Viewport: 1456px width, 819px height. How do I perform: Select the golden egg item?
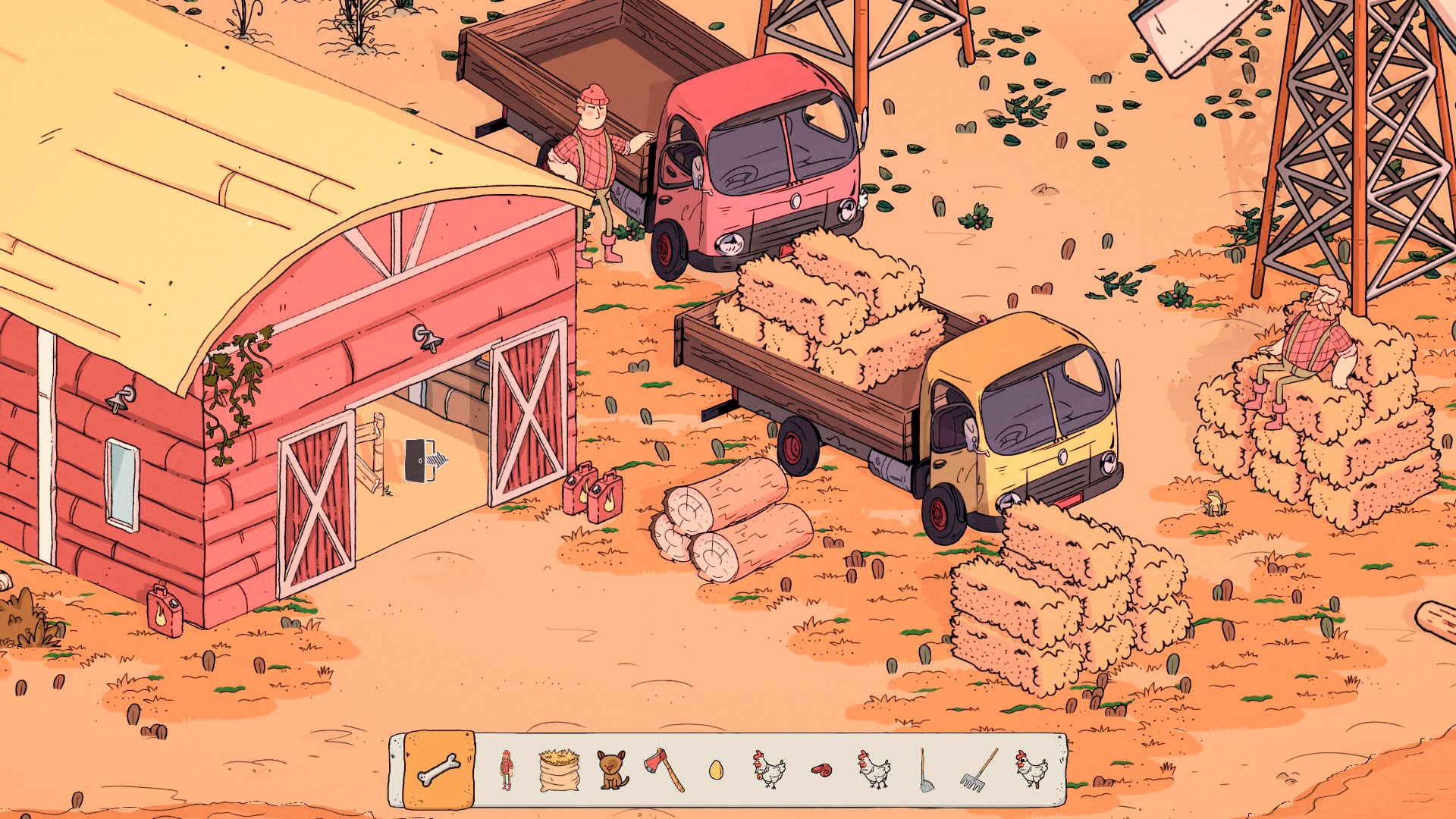coord(715,770)
